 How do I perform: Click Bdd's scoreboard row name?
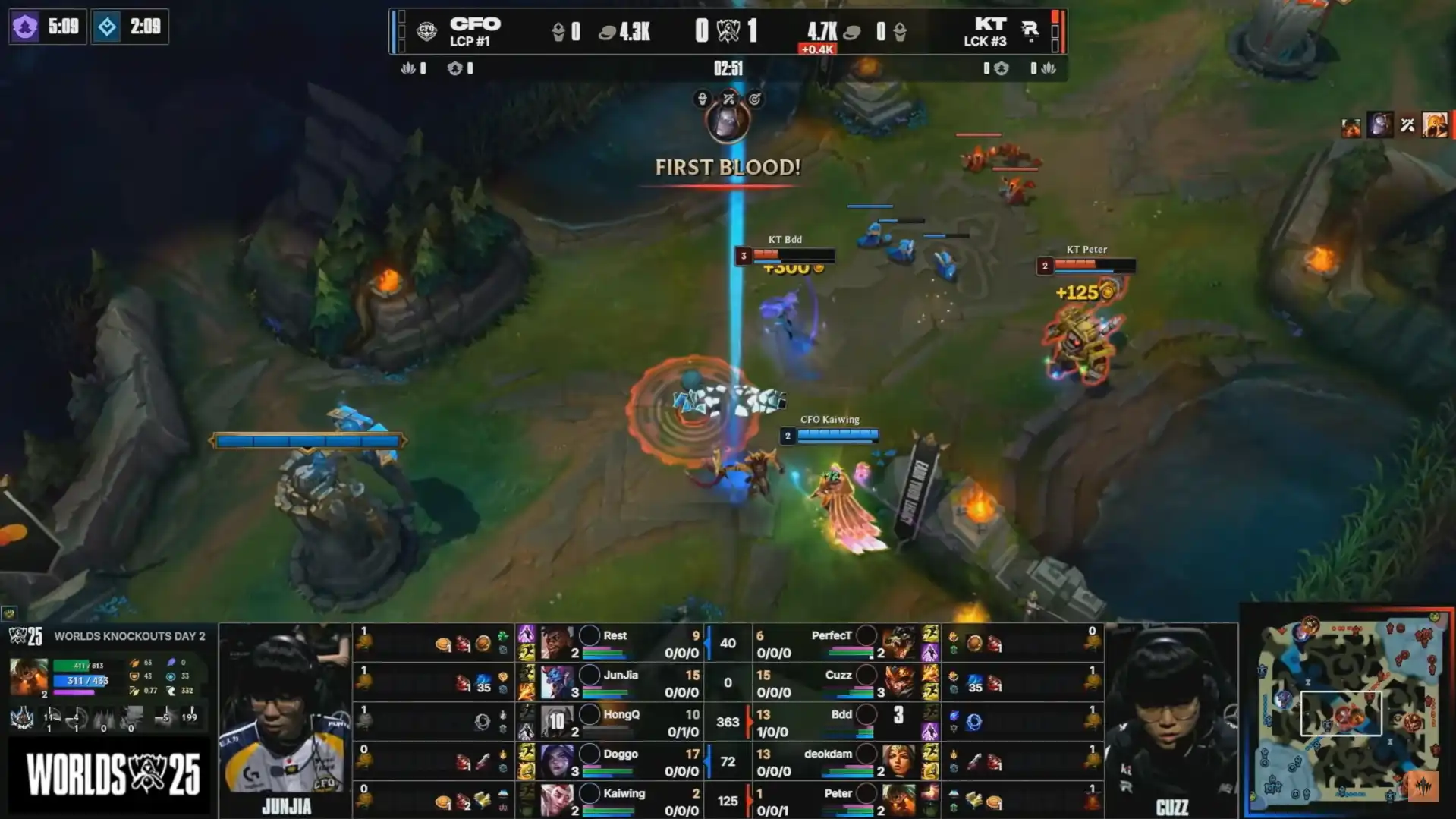click(841, 714)
